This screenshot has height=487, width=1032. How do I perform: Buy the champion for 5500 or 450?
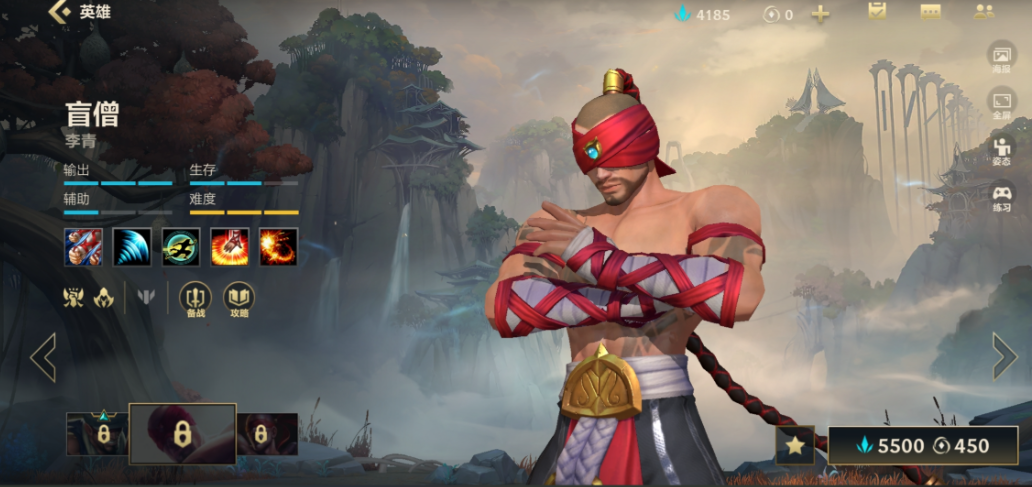922,446
